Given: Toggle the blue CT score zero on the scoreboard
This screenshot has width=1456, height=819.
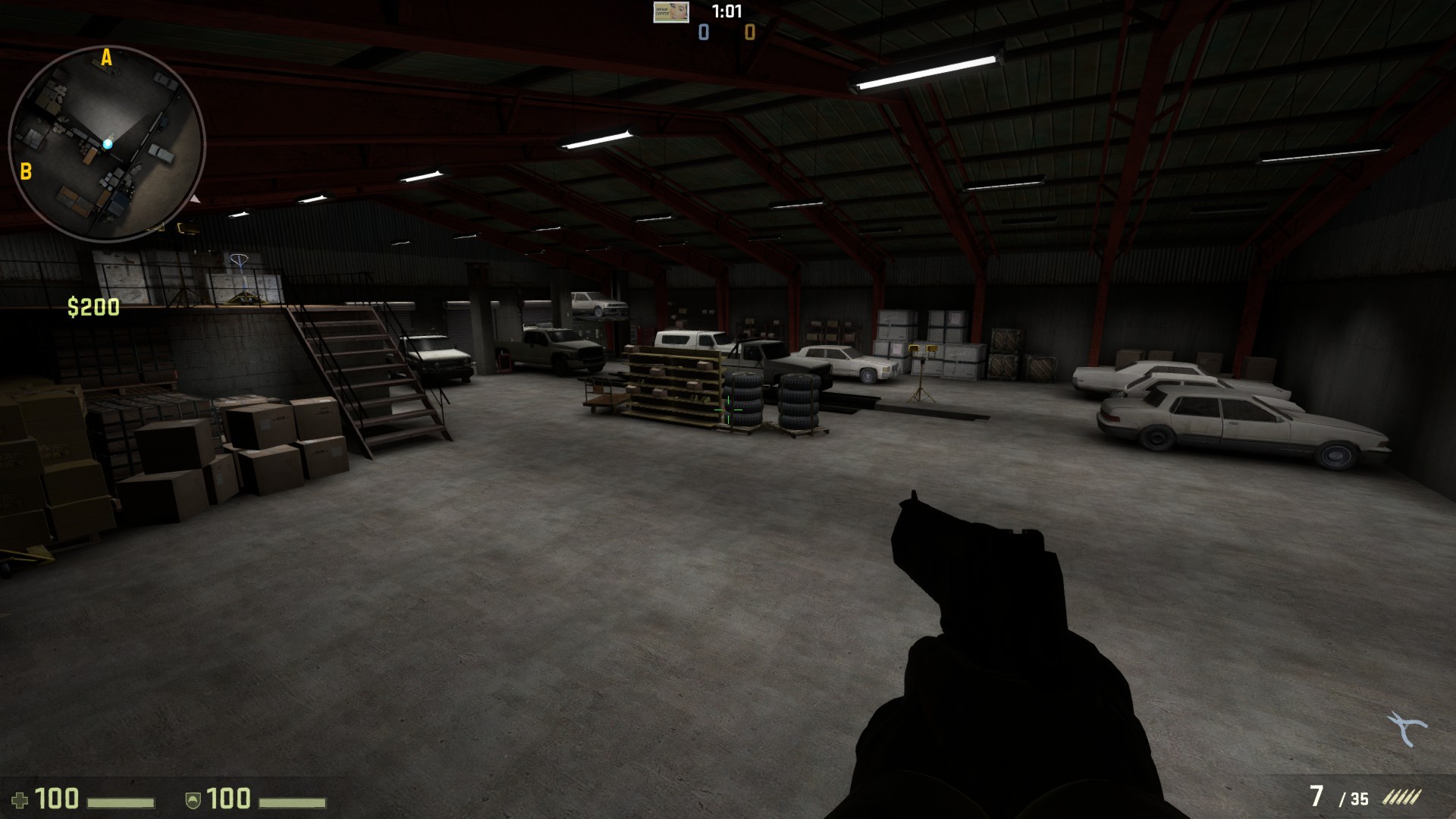Looking at the screenshot, I should click(x=702, y=32).
